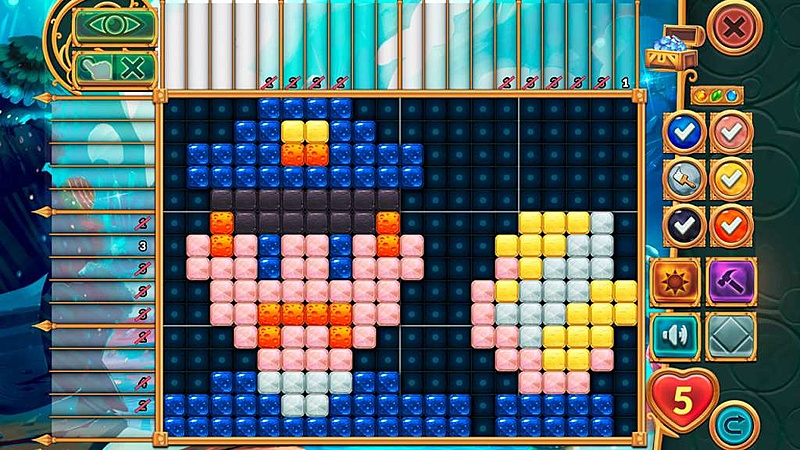Select the blue checkmark color

[684, 132]
